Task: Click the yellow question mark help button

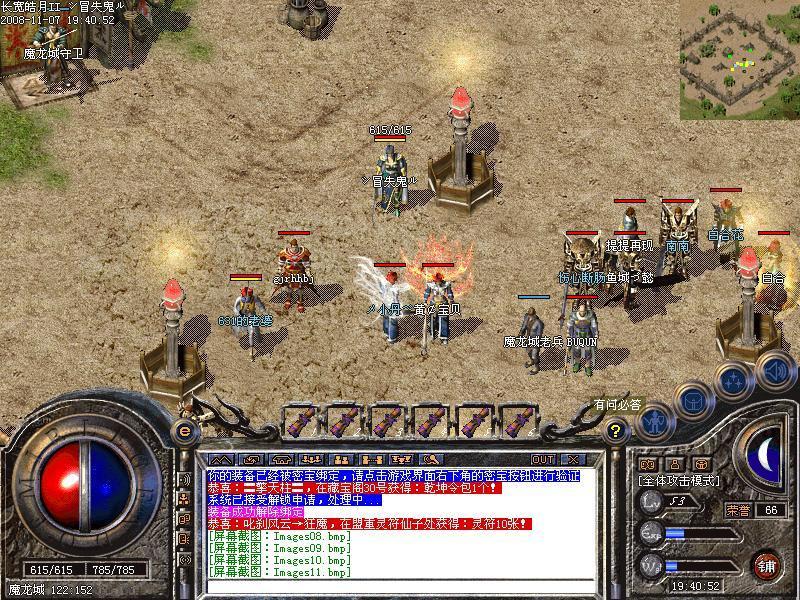Action: 617,431
